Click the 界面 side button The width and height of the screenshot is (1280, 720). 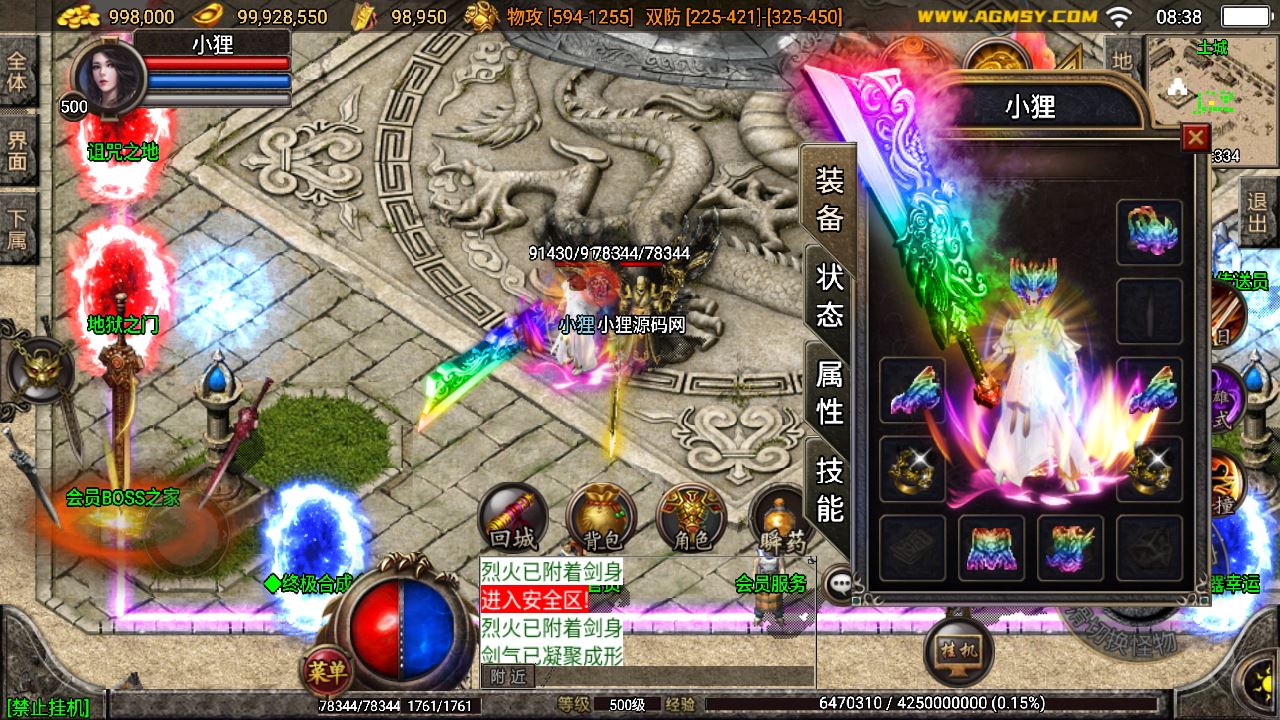(17, 149)
